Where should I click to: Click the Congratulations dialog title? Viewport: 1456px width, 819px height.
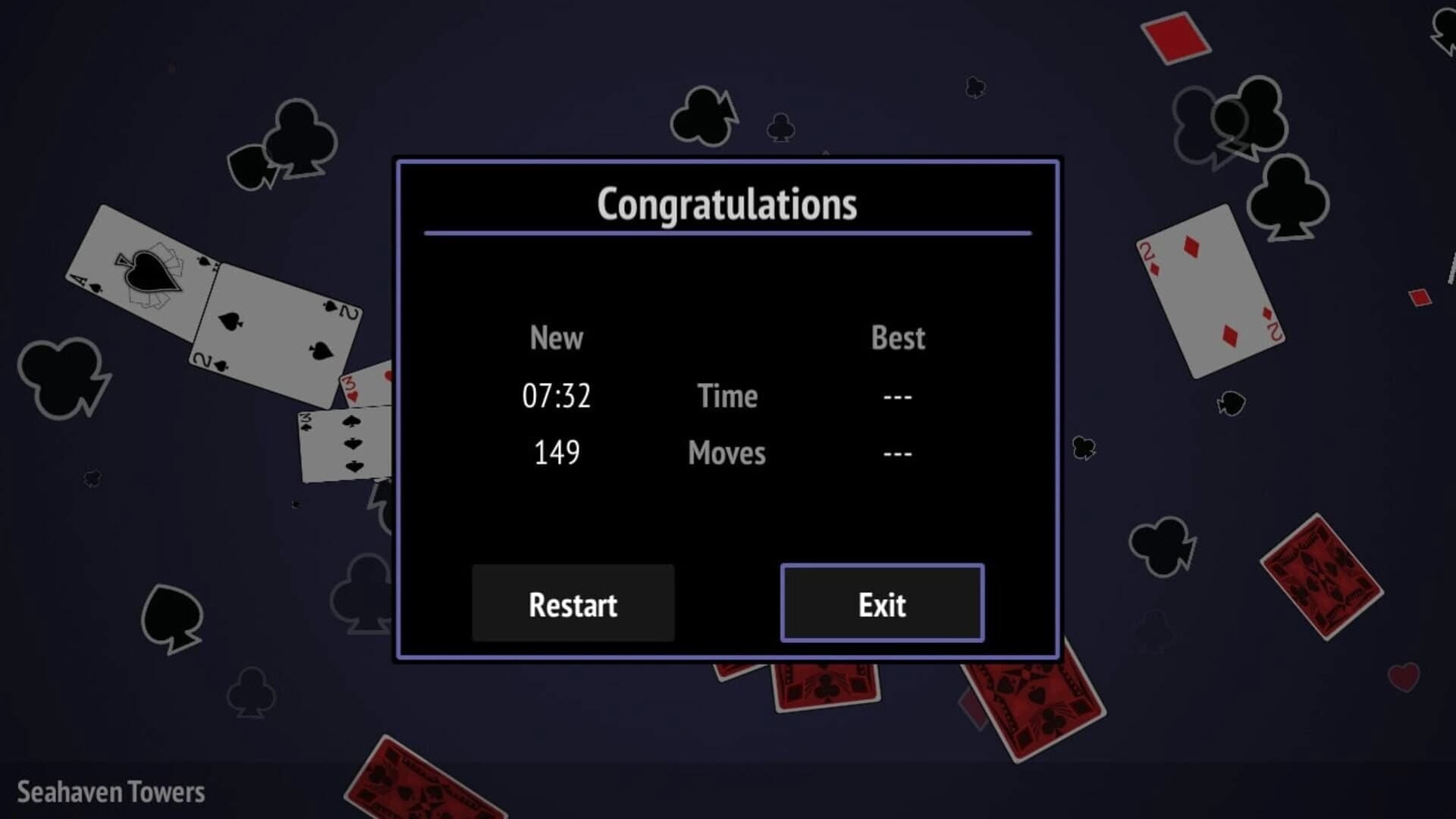pos(726,203)
